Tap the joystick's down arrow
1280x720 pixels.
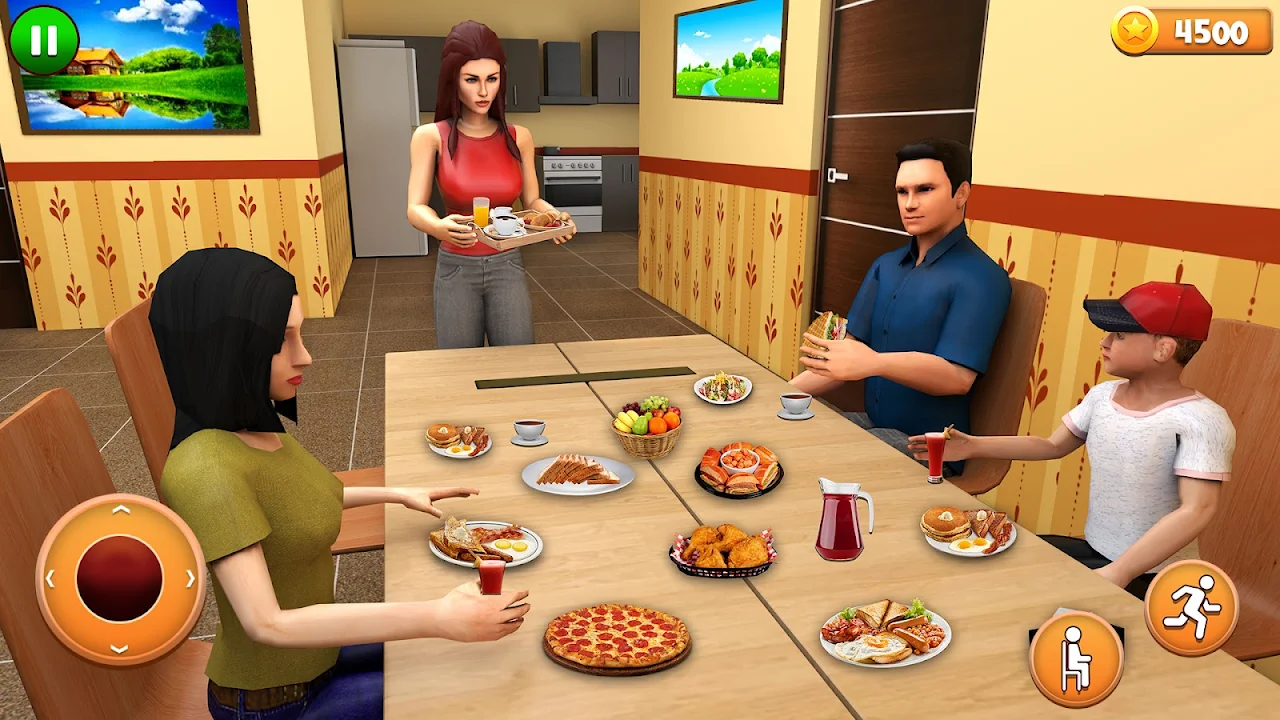pos(120,647)
